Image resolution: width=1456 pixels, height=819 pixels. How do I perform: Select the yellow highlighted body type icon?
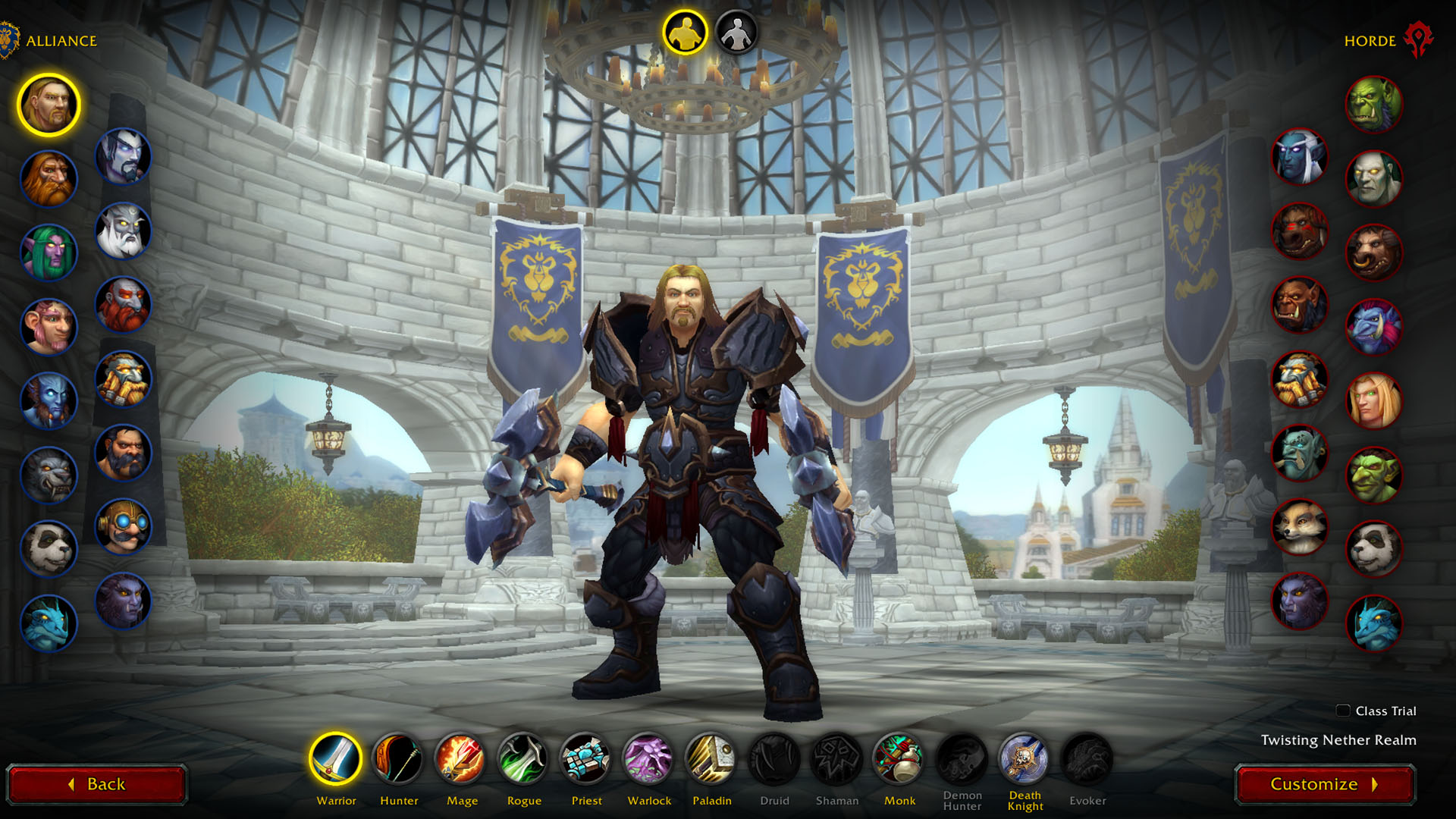[685, 33]
